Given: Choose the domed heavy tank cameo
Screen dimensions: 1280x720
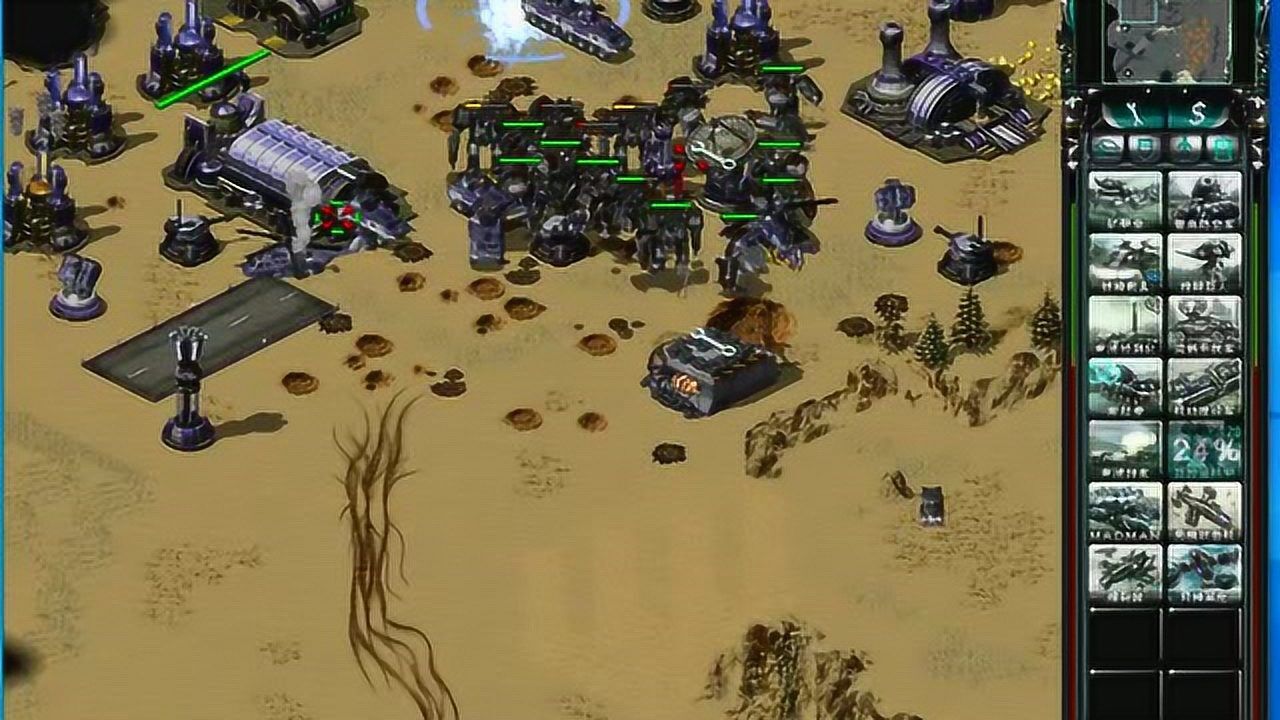Looking at the screenshot, I should point(1205,202).
